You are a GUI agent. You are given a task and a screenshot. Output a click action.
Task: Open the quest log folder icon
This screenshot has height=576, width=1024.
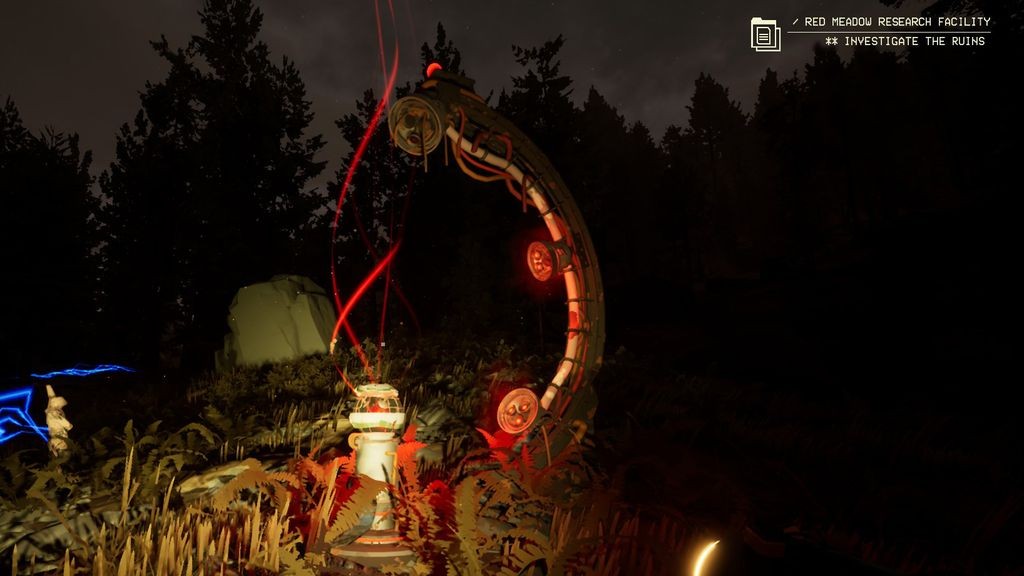(765, 34)
